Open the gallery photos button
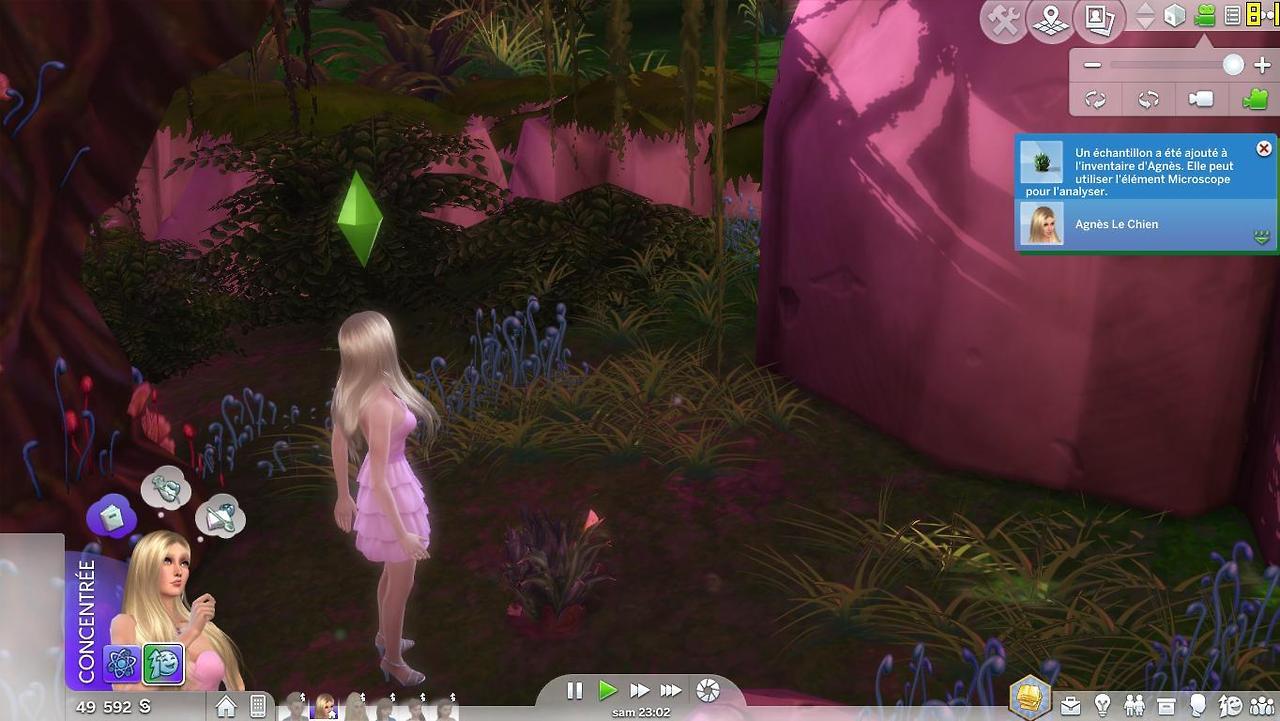This screenshot has width=1280, height=721. pos(1099,19)
